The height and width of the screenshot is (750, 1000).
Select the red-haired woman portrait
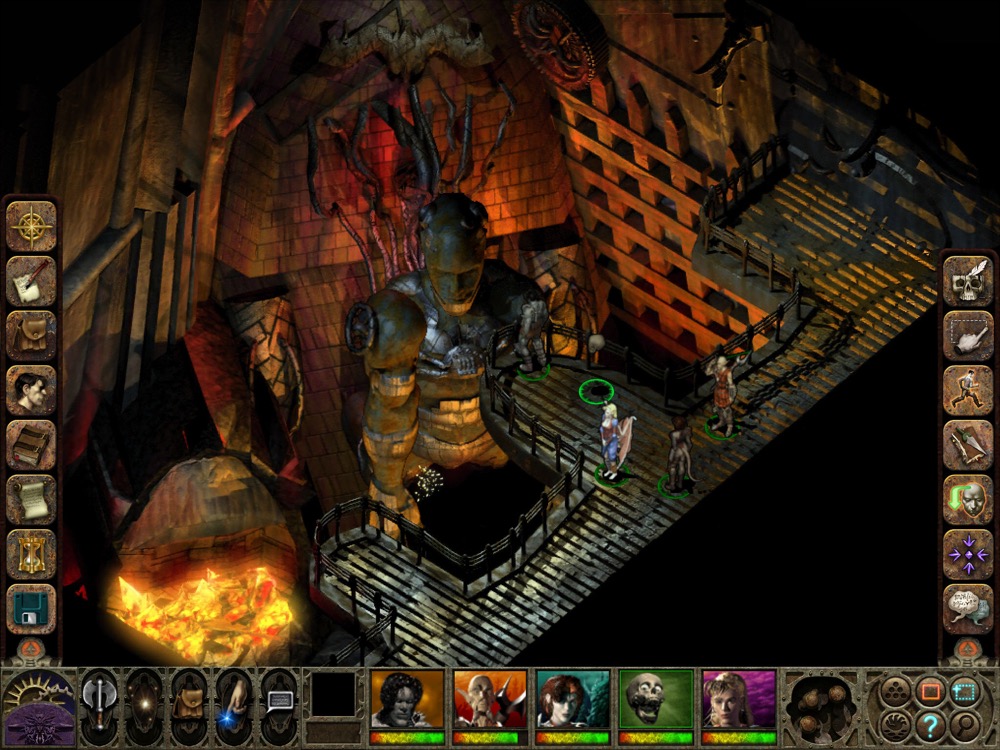click(573, 699)
